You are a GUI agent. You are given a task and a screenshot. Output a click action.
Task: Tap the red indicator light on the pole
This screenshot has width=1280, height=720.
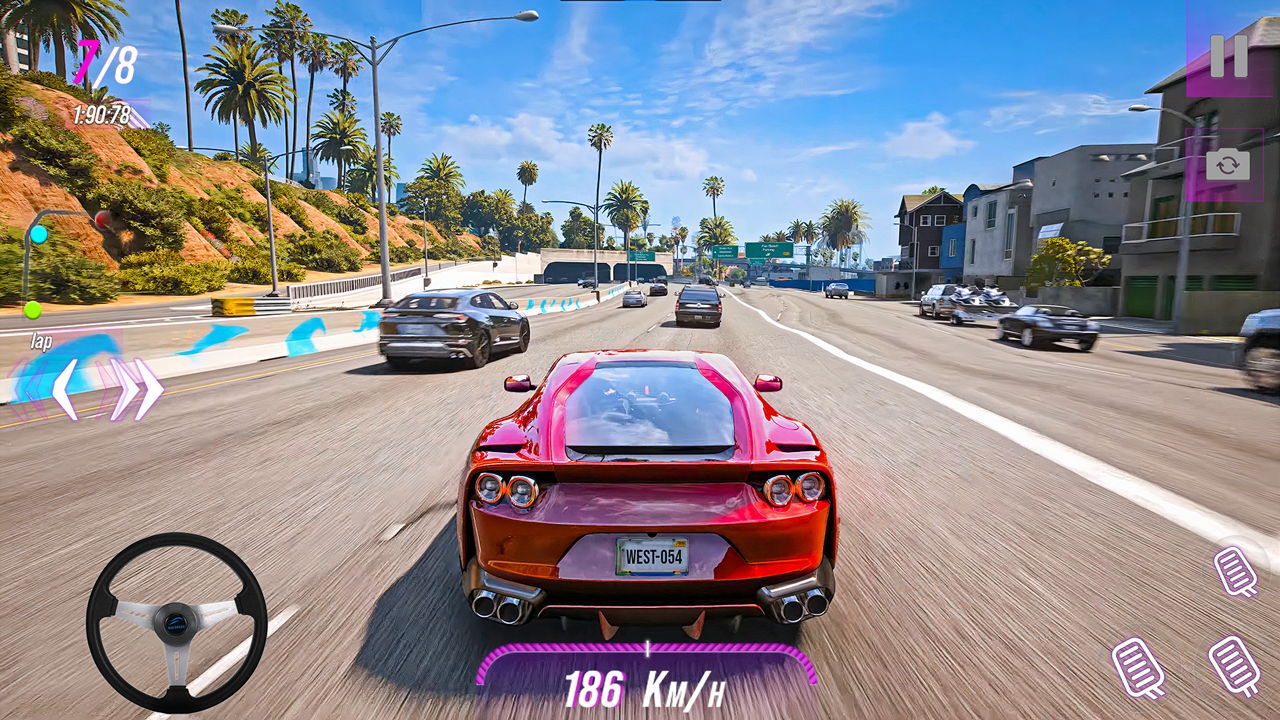click(x=101, y=220)
